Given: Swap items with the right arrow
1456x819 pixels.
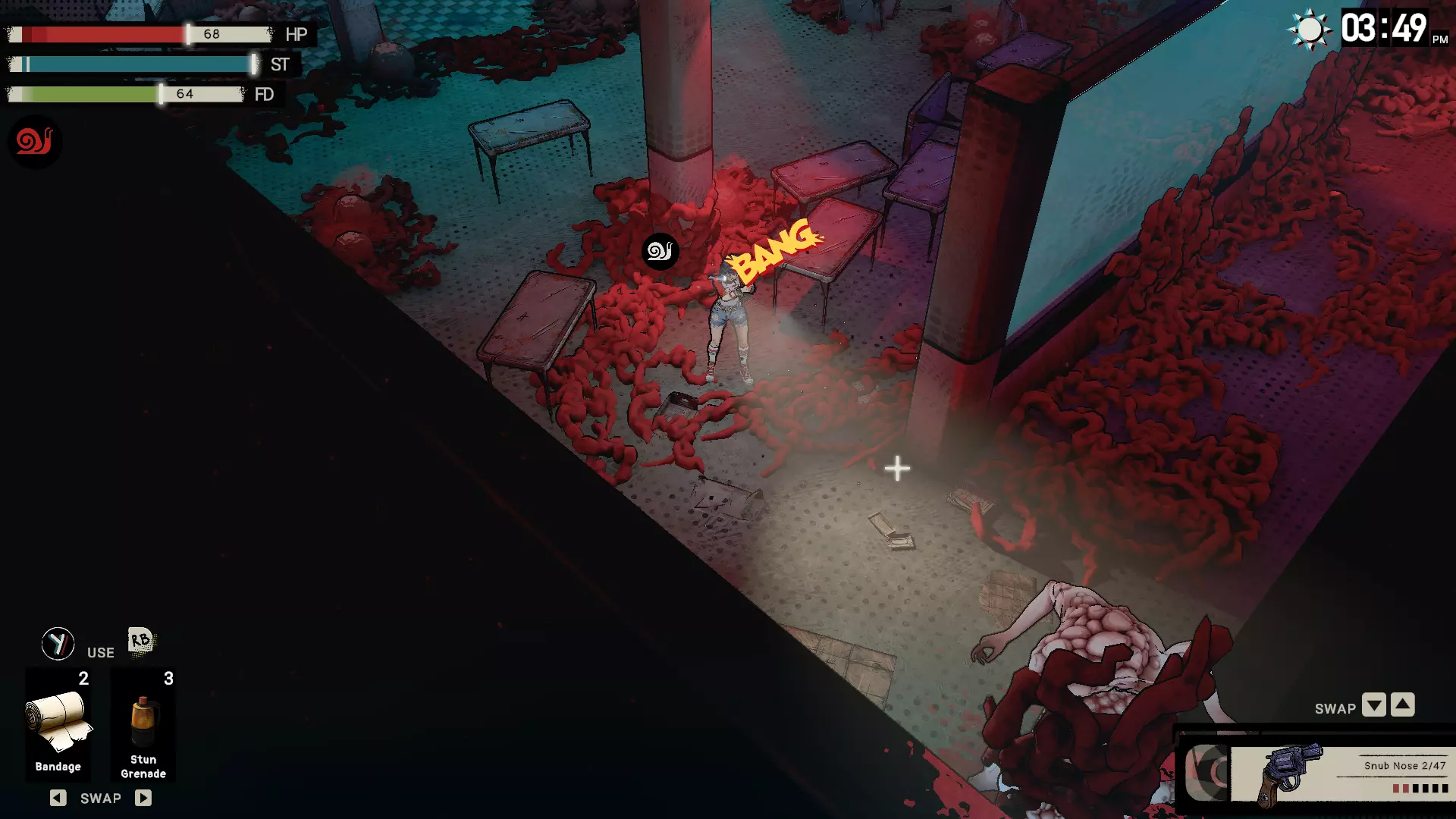Looking at the screenshot, I should click(143, 798).
